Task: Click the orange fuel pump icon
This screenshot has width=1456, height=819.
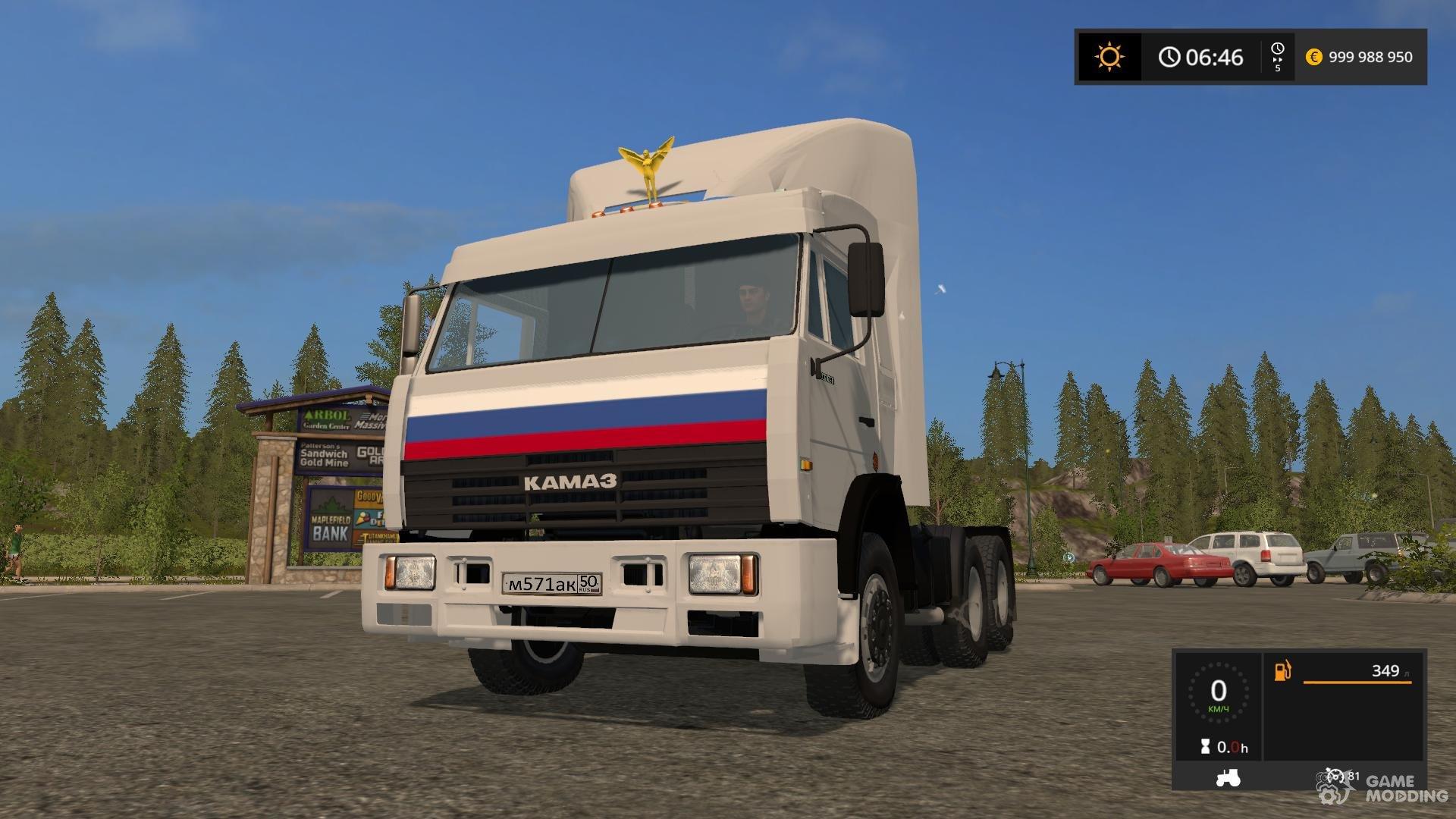Action: pos(1282,670)
